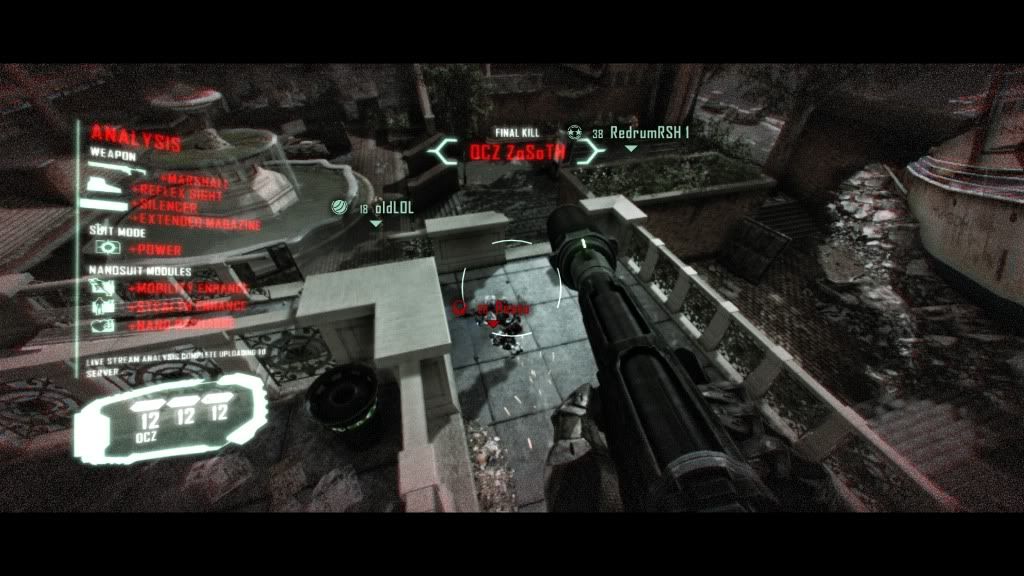Choose the Stealth Enhance module icon
Screen dimensions: 1024x576
[103, 306]
